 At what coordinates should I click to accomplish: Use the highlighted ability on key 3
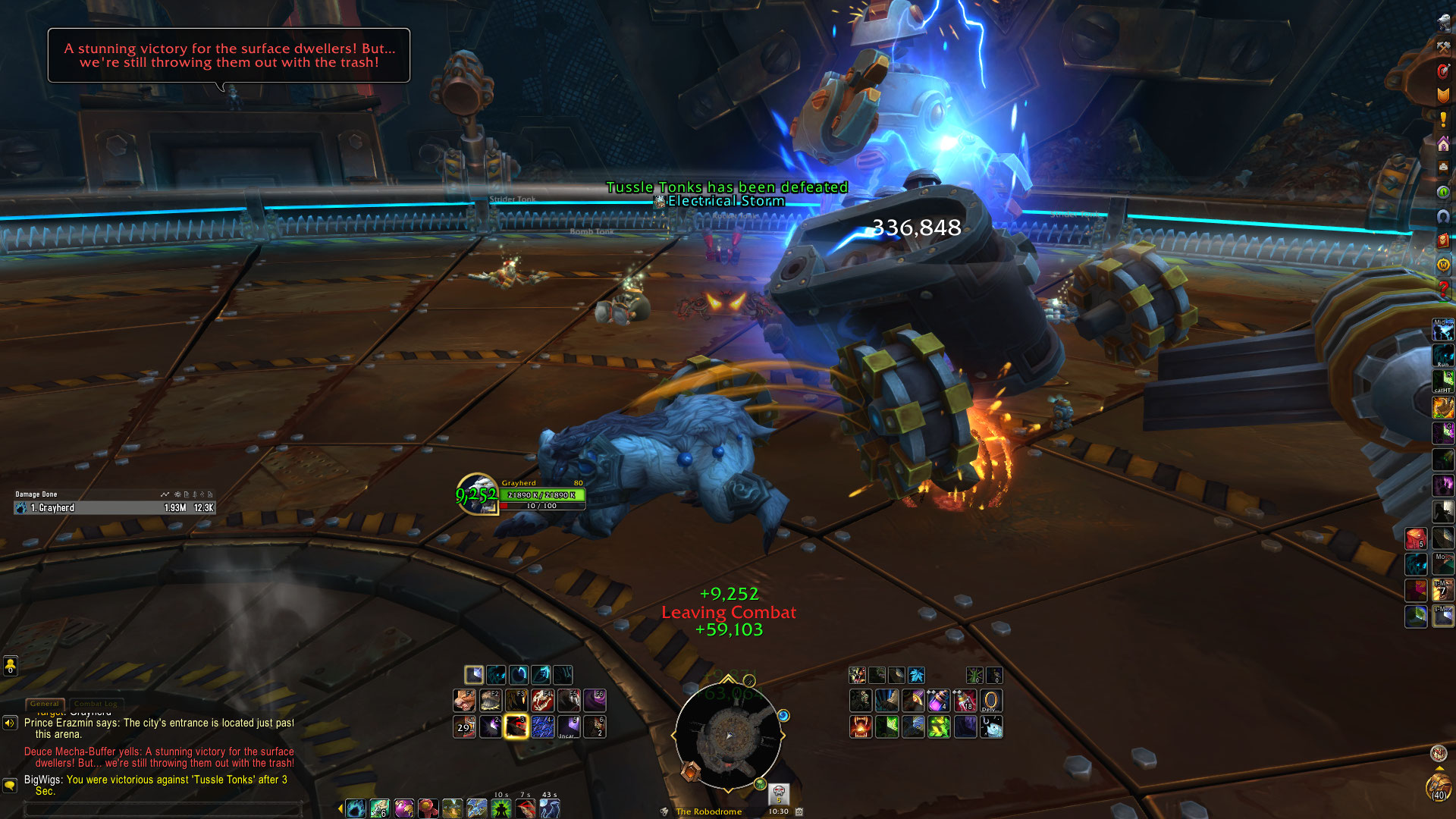(516, 726)
